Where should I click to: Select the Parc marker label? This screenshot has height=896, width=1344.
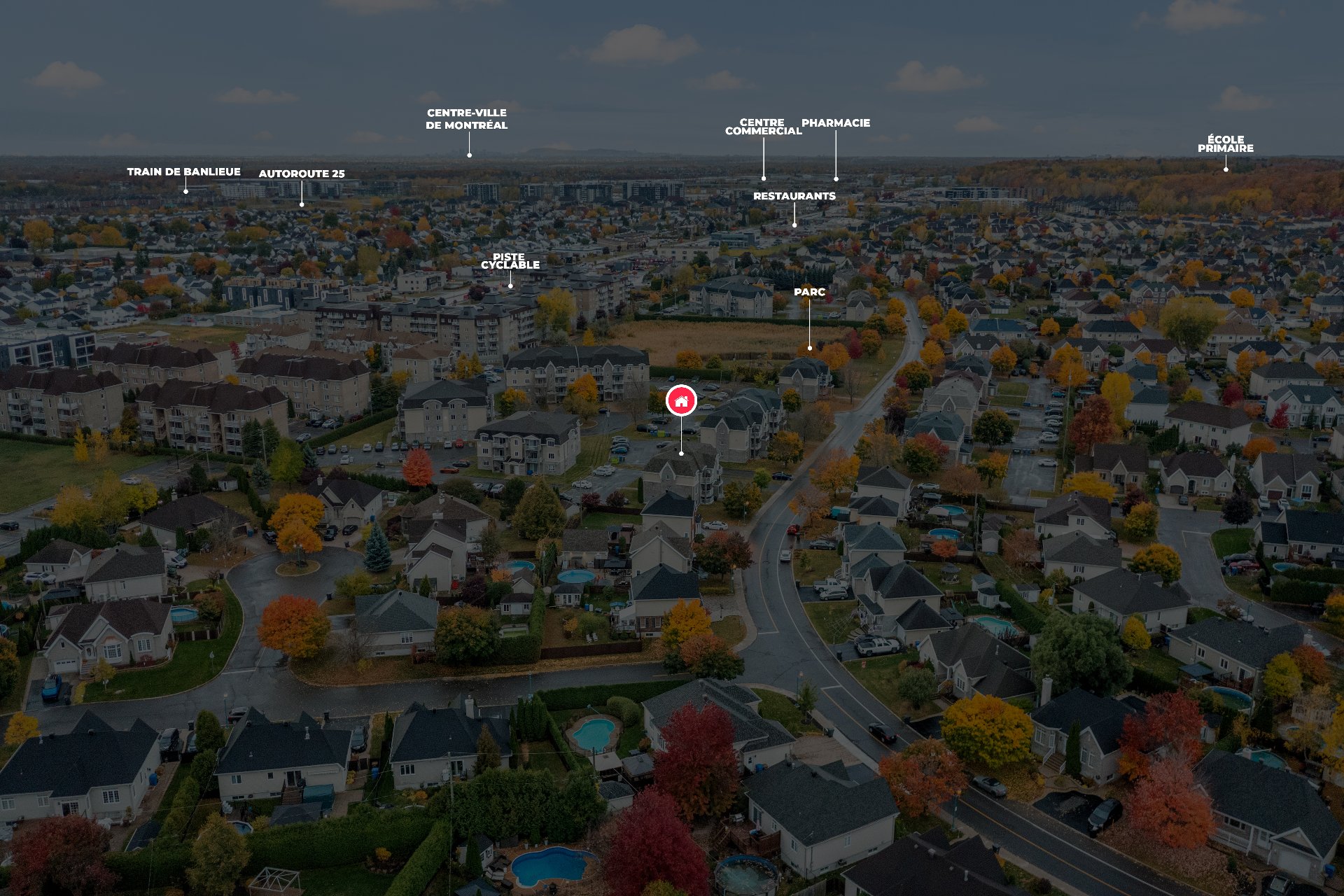809,292
